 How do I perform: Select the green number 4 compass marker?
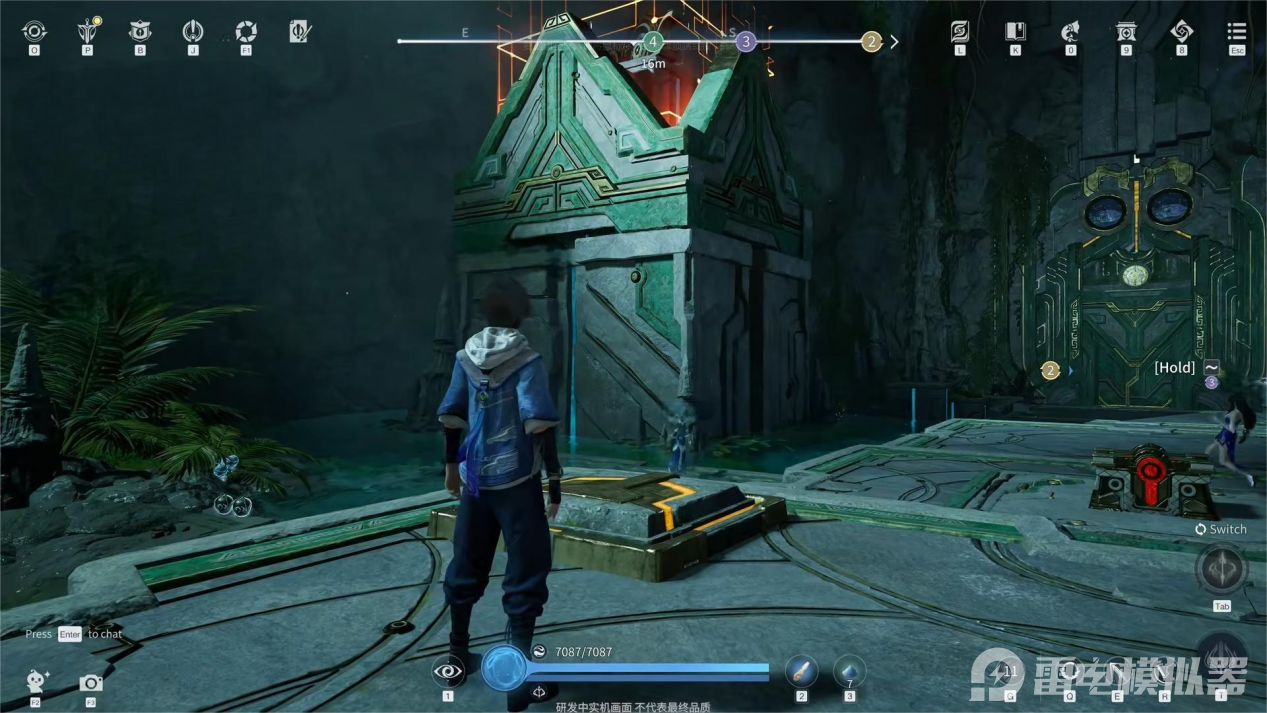point(653,42)
